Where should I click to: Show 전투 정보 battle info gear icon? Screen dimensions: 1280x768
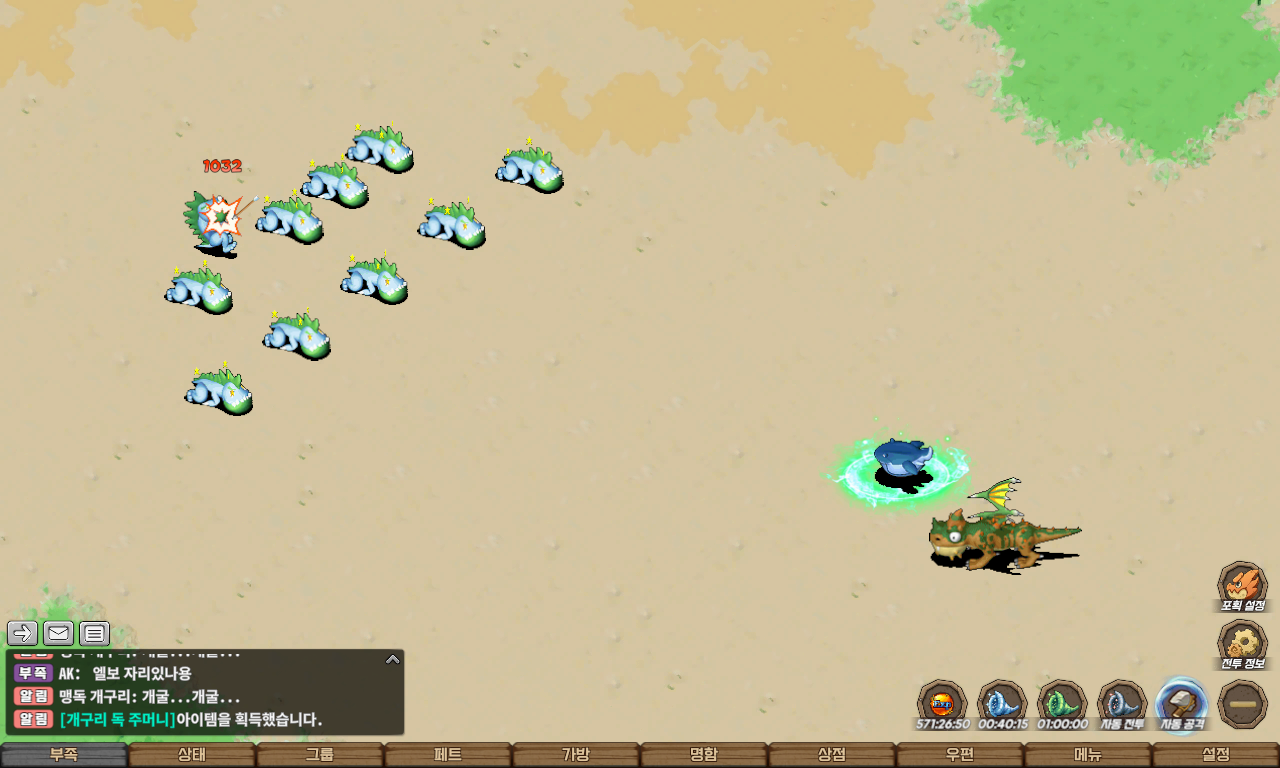click(x=1242, y=644)
